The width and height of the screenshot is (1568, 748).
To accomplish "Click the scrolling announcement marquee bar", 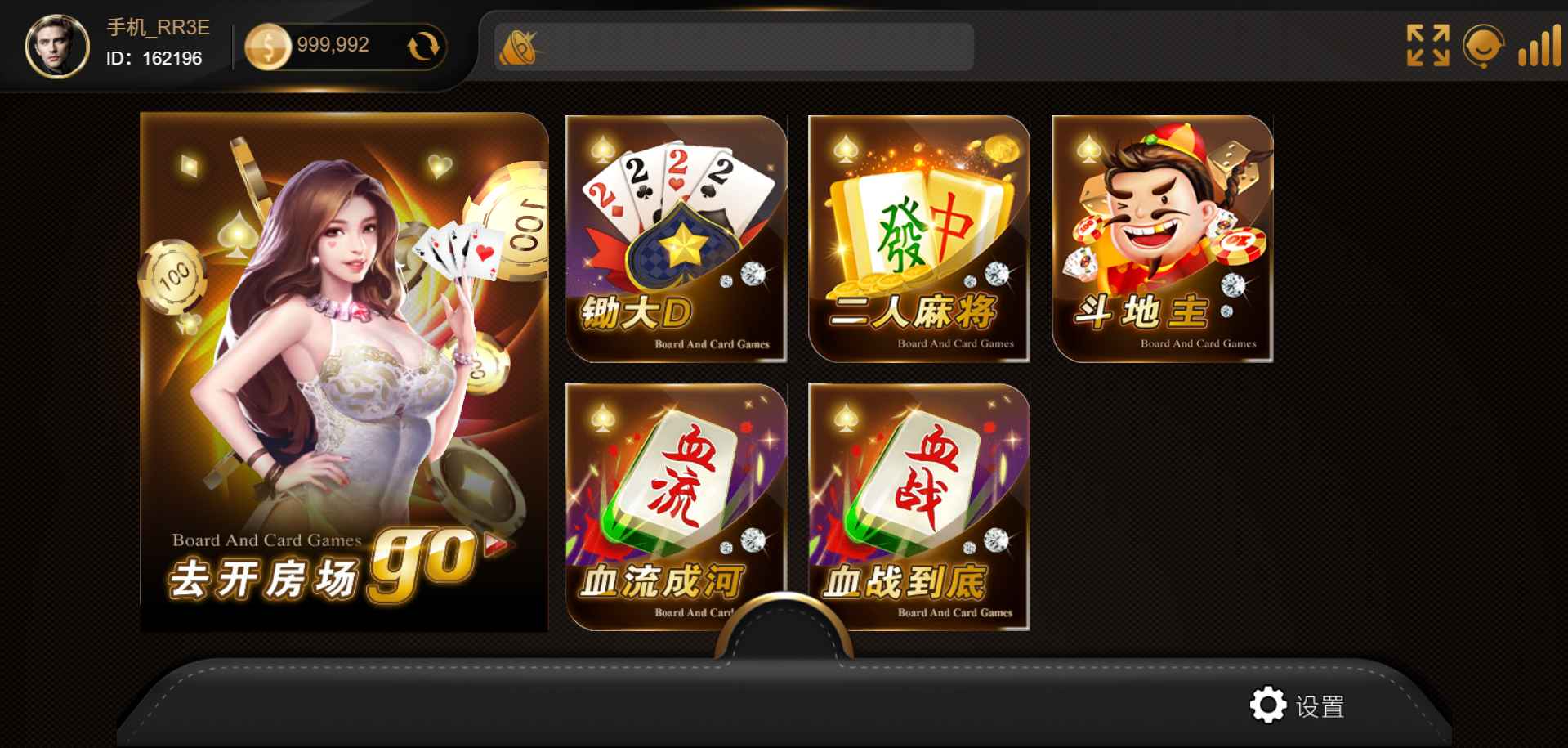I will click(735, 47).
